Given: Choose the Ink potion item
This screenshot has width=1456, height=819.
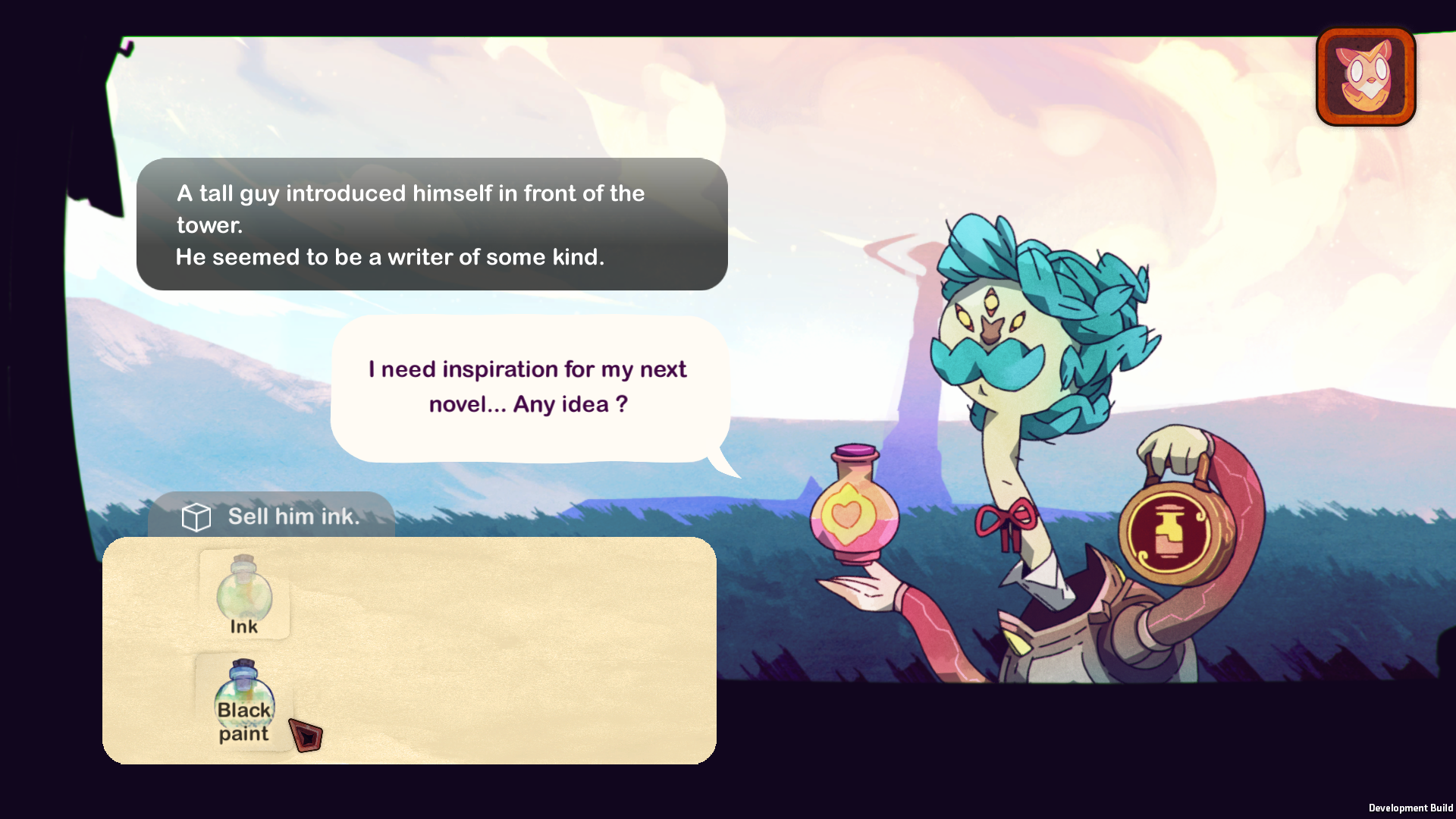Looking at the screenshot, I should coord(244,595).
